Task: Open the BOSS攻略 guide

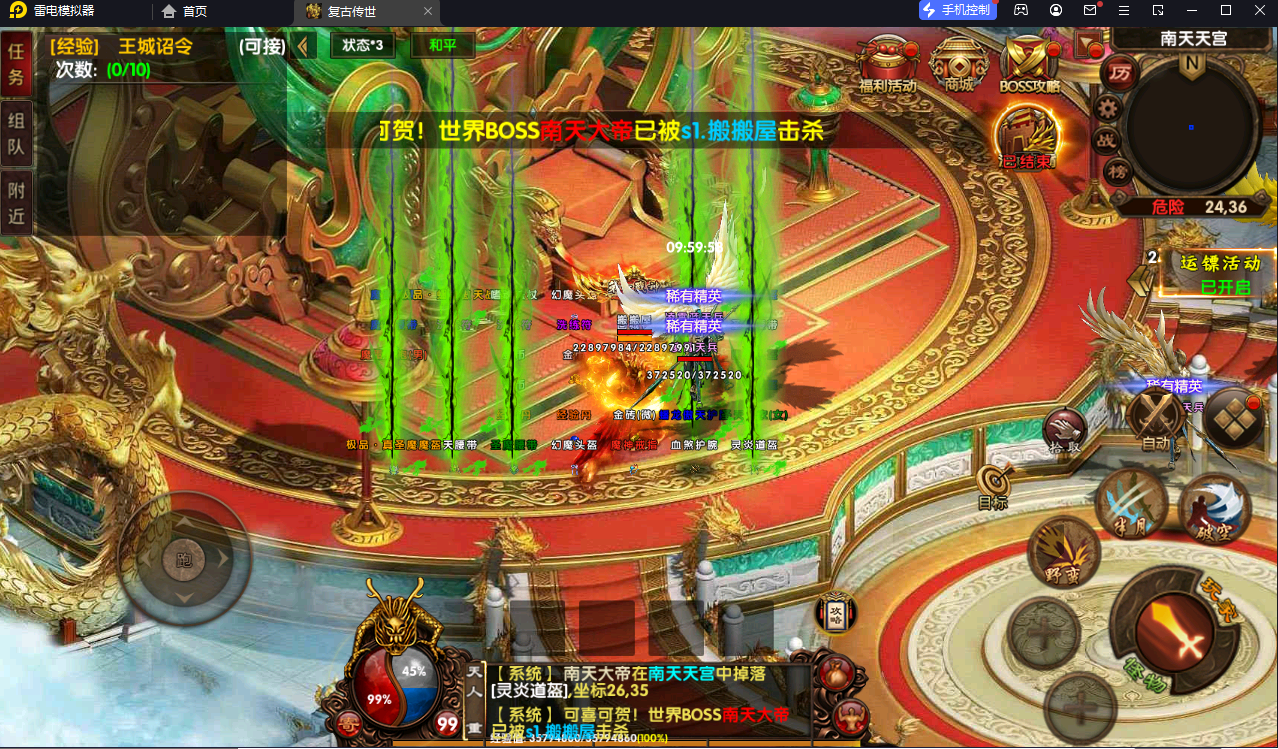Action: click(x=1029, y=63)
